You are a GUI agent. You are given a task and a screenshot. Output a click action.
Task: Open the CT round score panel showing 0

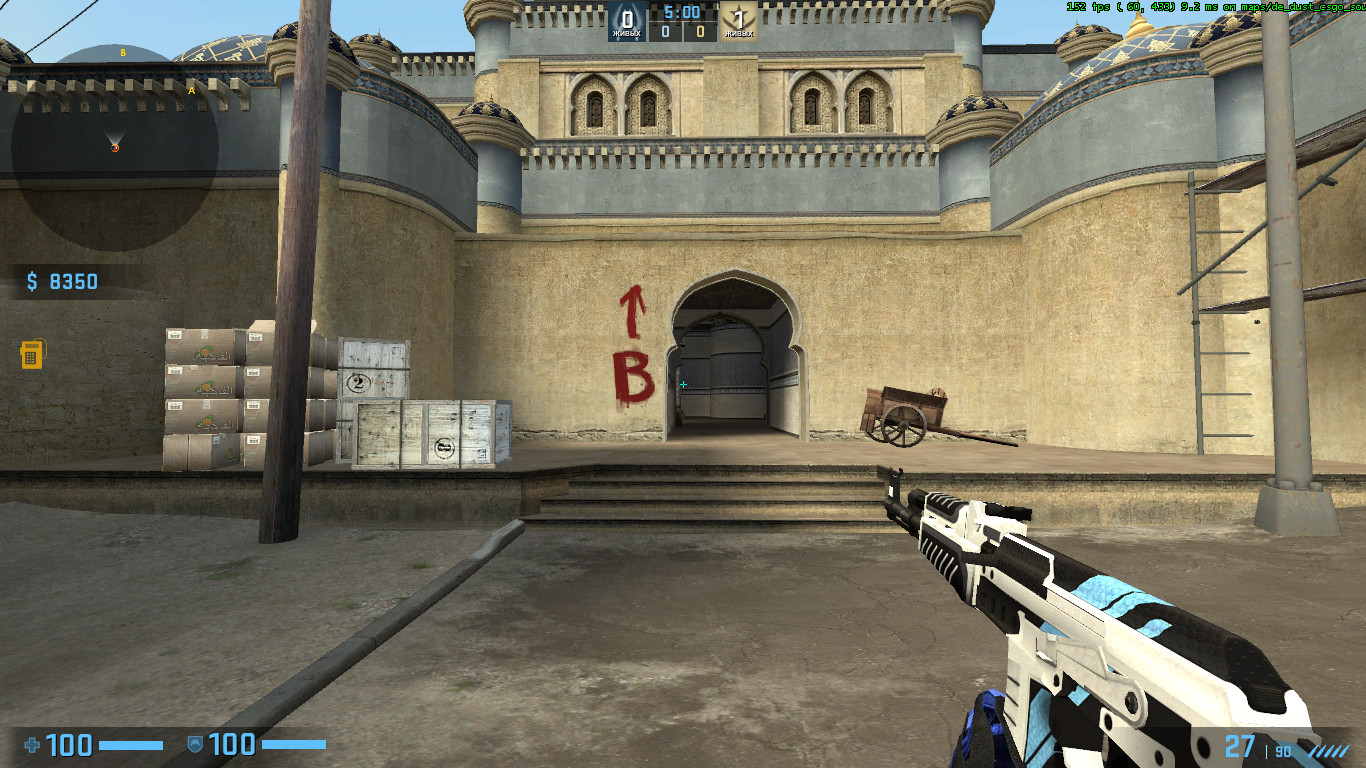pyautogui.click(x=667, y=31)
